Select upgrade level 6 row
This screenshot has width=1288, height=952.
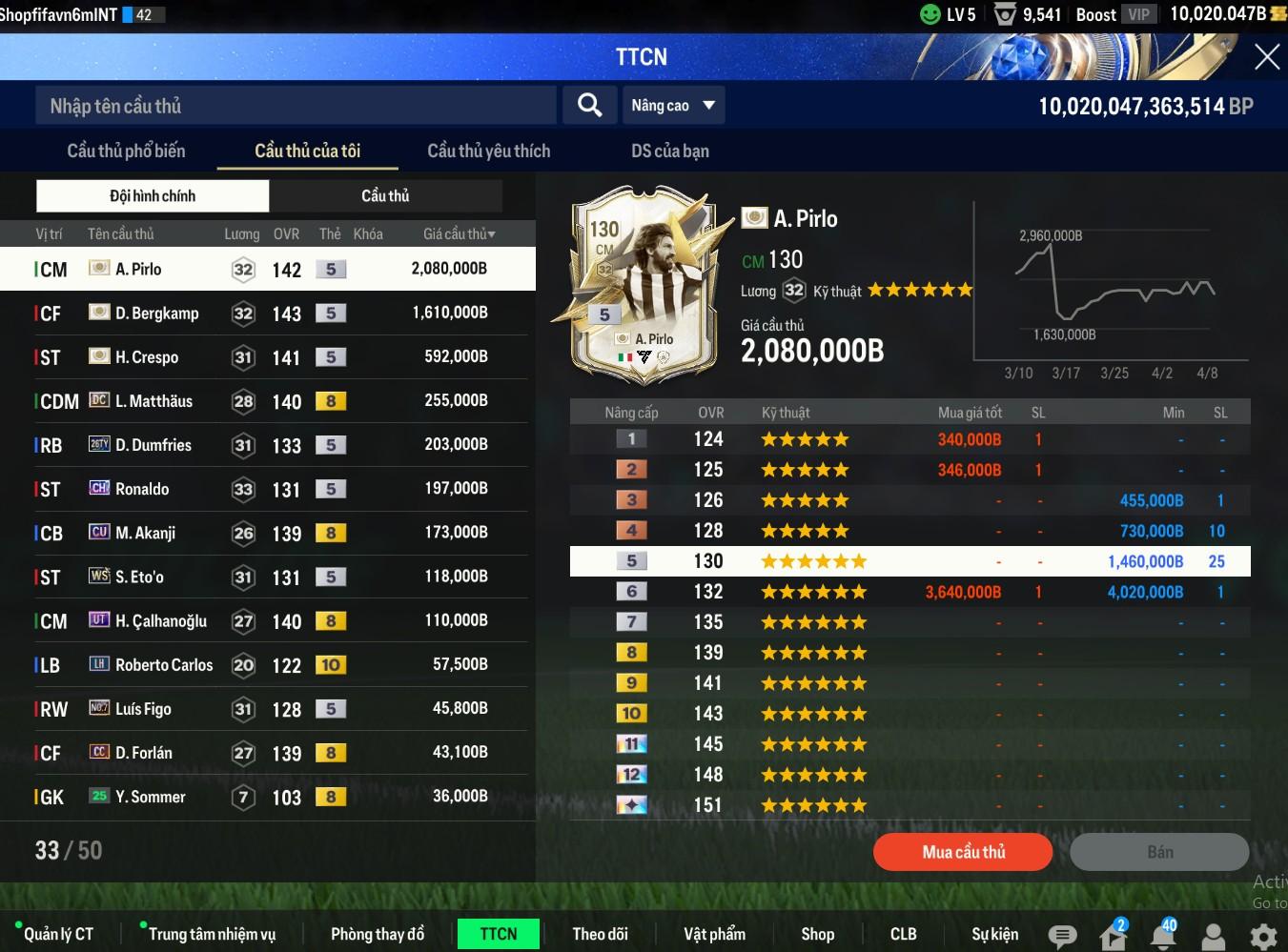[910, 592]
